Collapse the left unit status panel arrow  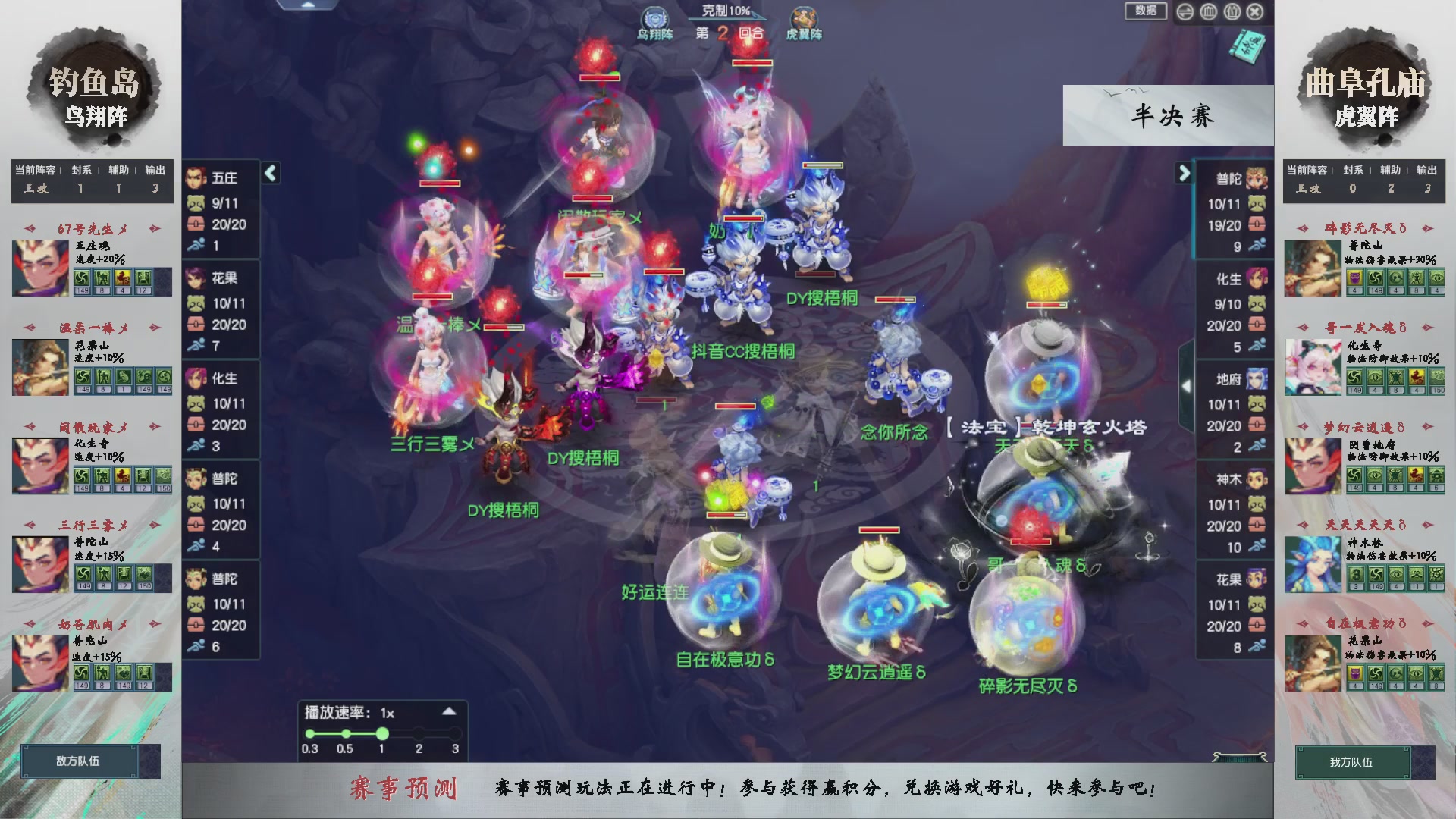pos(269,173)
